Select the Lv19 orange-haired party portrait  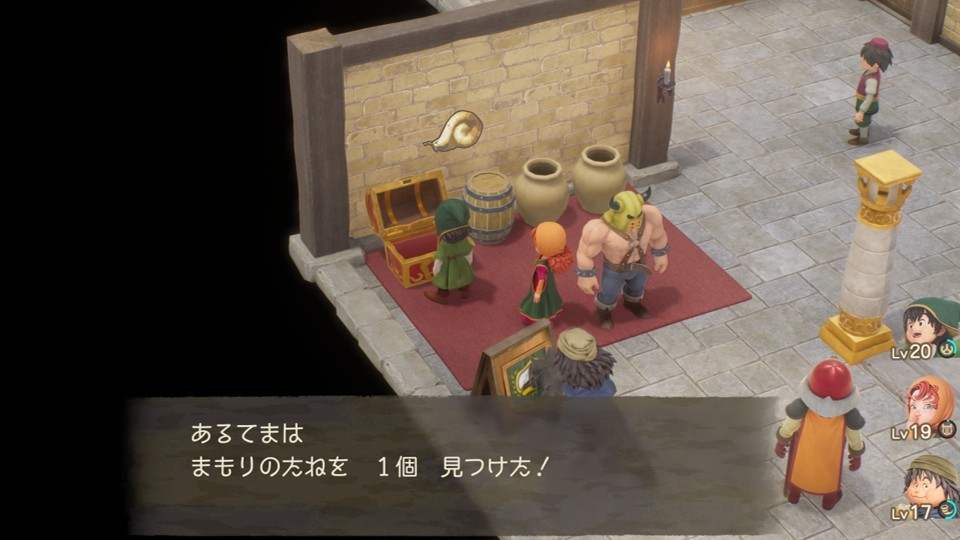tap(930, 402)
